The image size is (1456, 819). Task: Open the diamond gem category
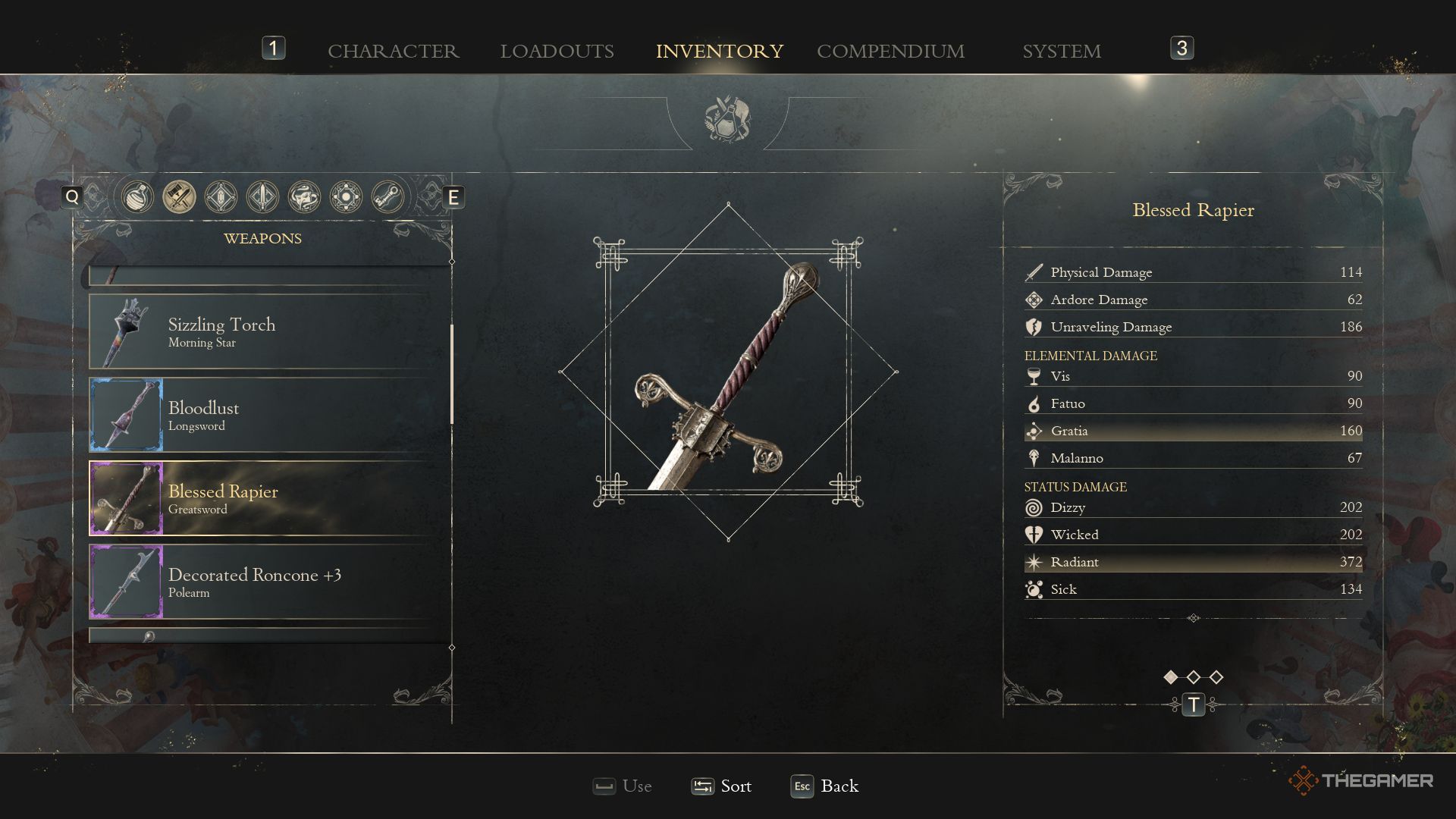(x=221, y=197)
